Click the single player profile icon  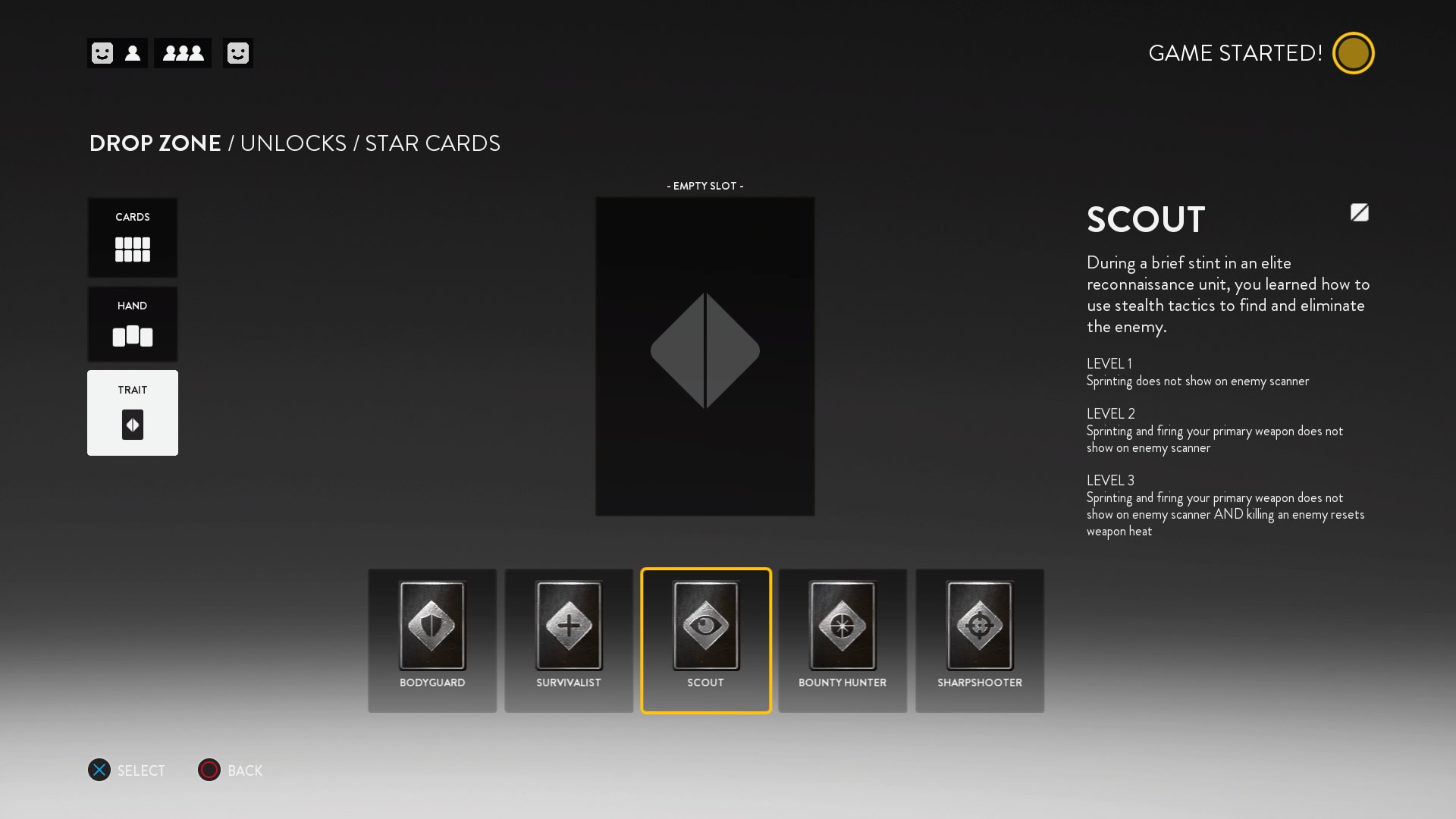tap(133, 53)
